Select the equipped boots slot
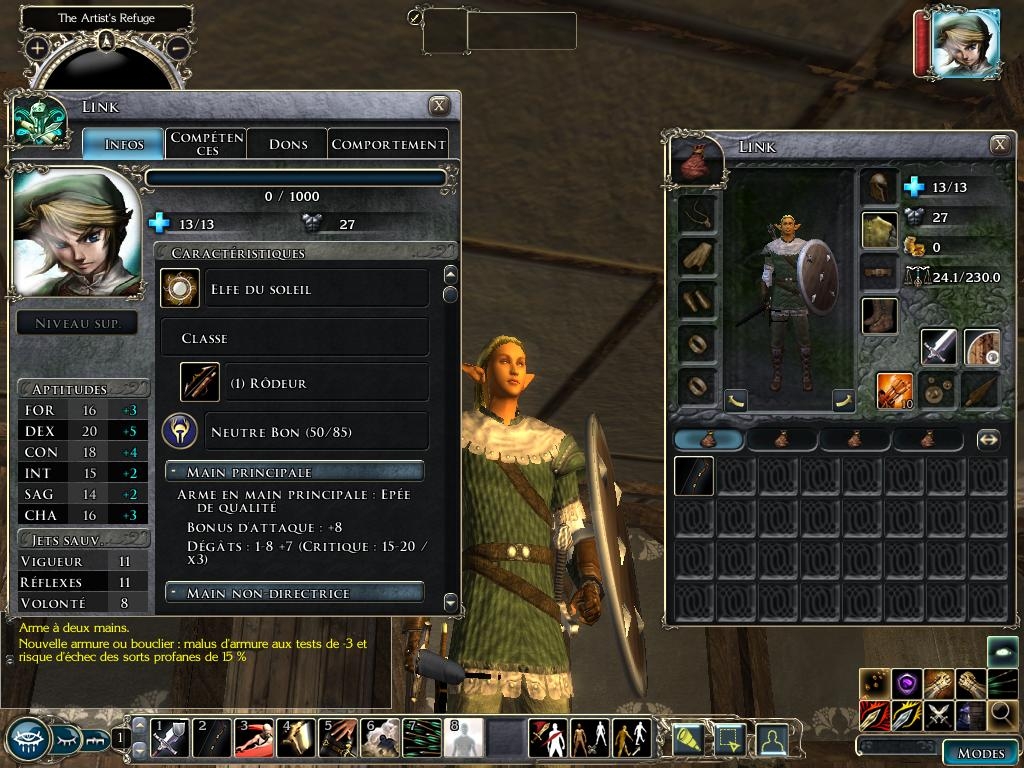Screen dimensions: 1024x768 pyautogui.click(x=879, y=316)
